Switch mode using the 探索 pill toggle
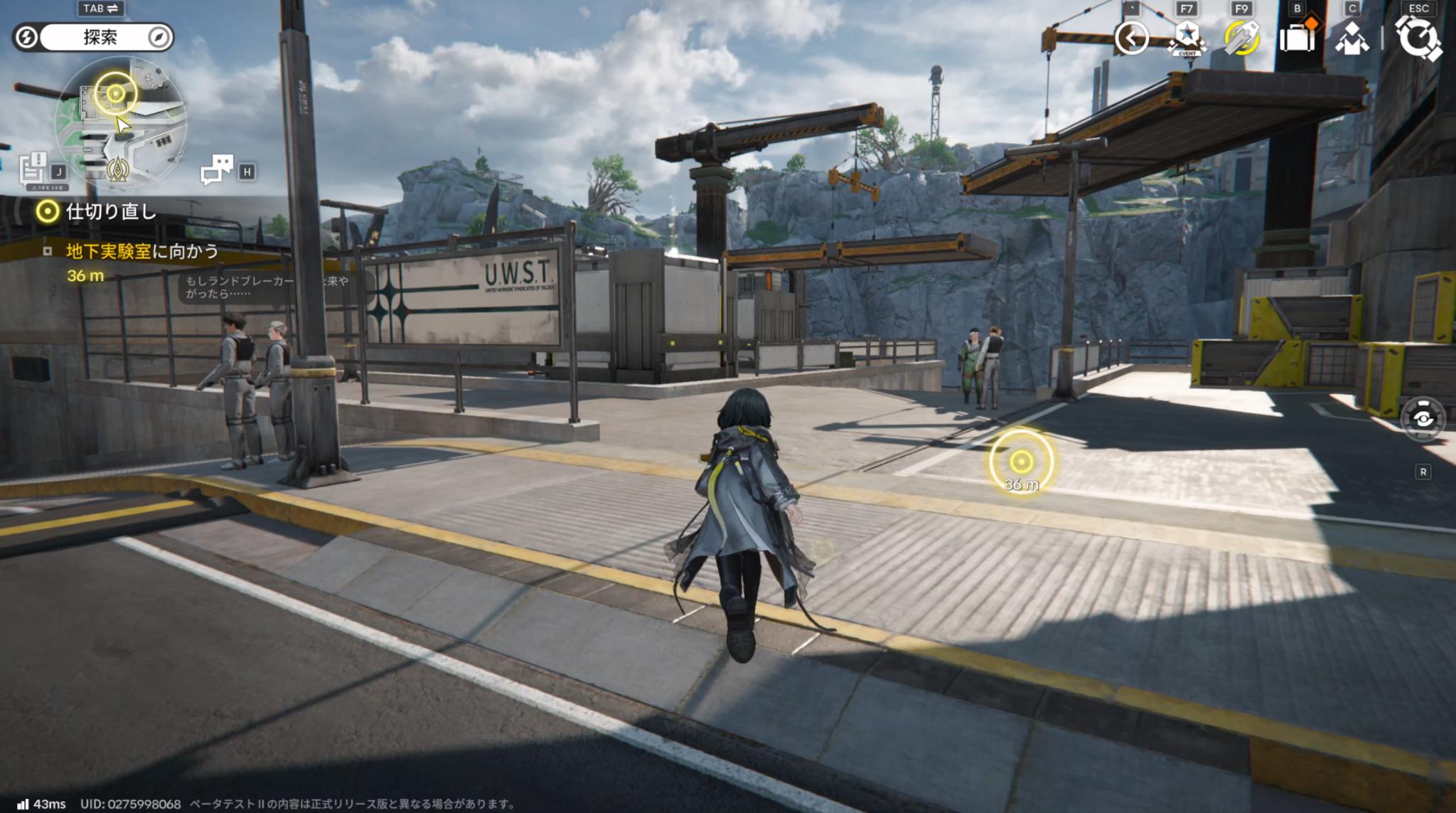1456x813 pixels. point(100,37)
